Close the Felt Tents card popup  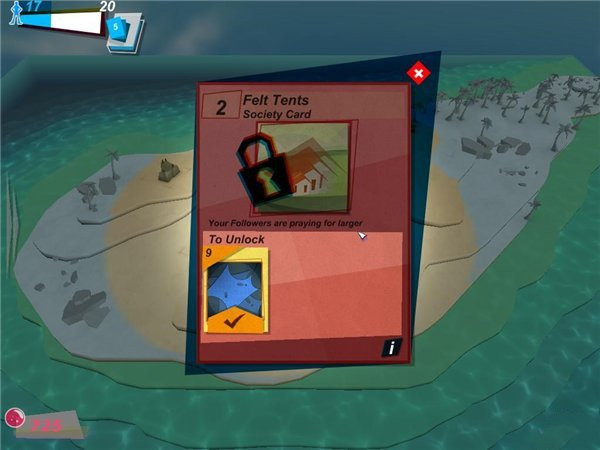click(418, 72)
